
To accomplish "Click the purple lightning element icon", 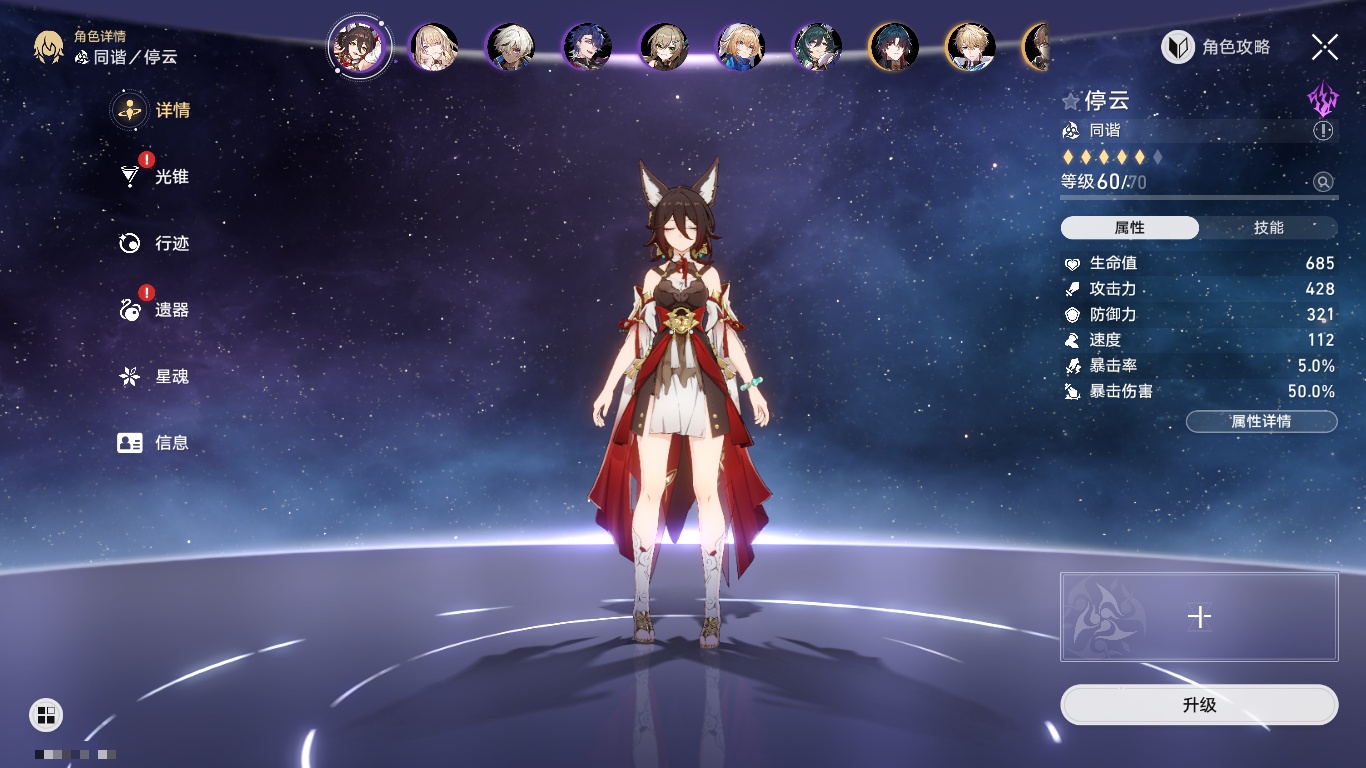I will (x=1322, y=100).
